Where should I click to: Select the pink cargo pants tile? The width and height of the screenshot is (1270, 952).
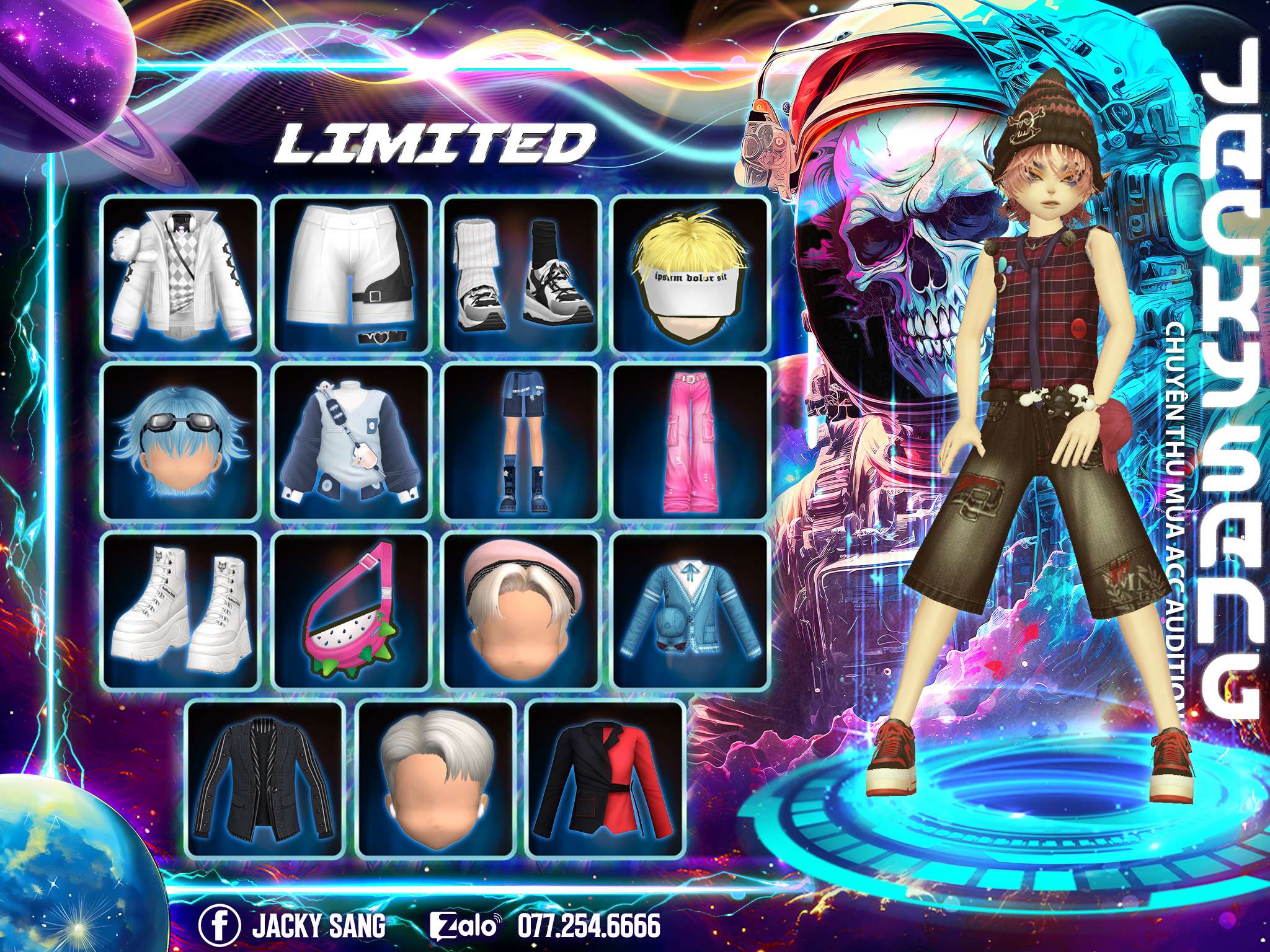click(x=691, y=443)
